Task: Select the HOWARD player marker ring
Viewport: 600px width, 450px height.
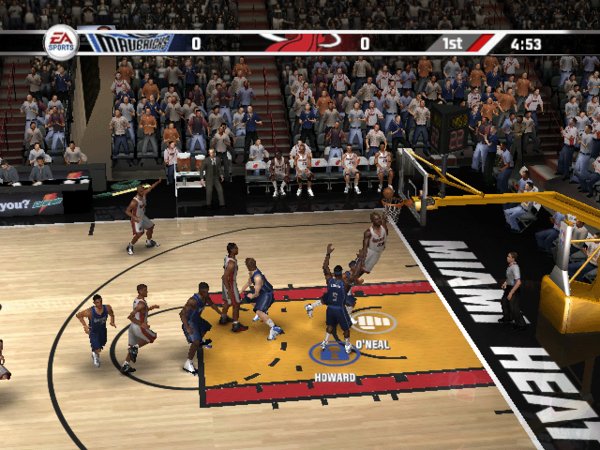Action: pyautogui.click(x=334, y=353)
